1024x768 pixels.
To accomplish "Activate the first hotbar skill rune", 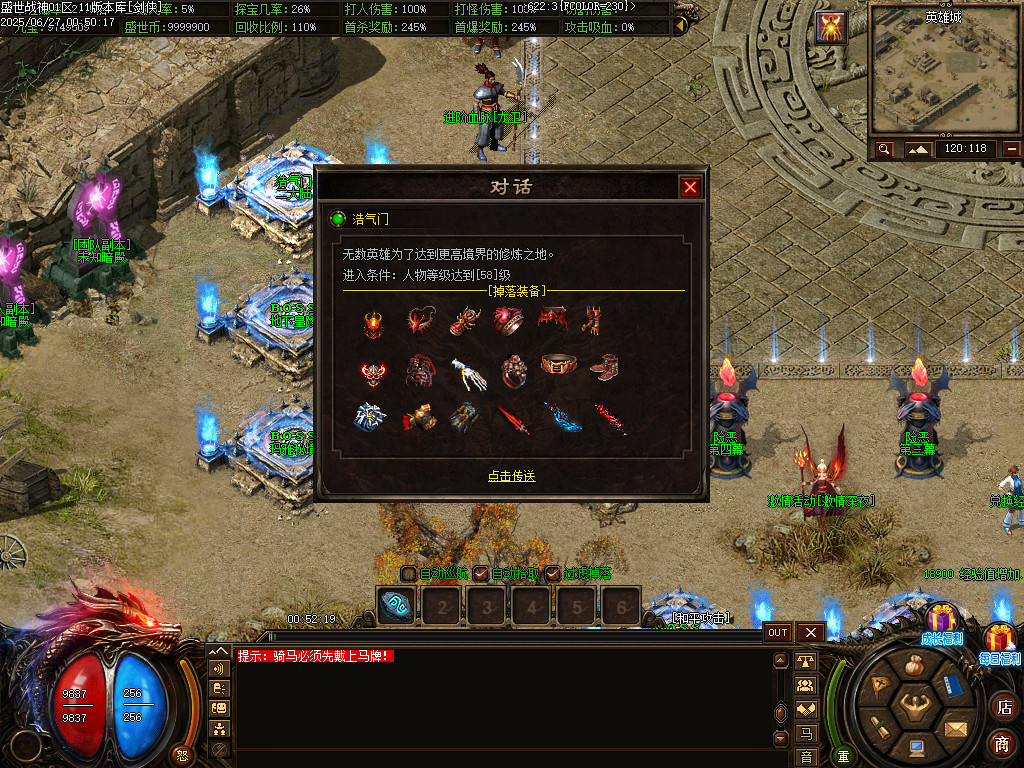I will [x=396, y=604].
